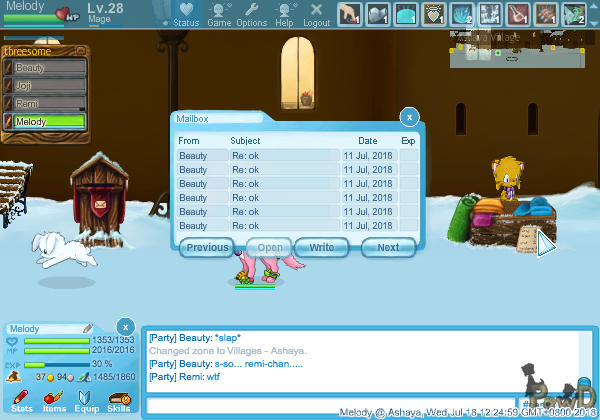The image size is (600, 420).
Task: Open the Options menu
Action: click(252, 14)
